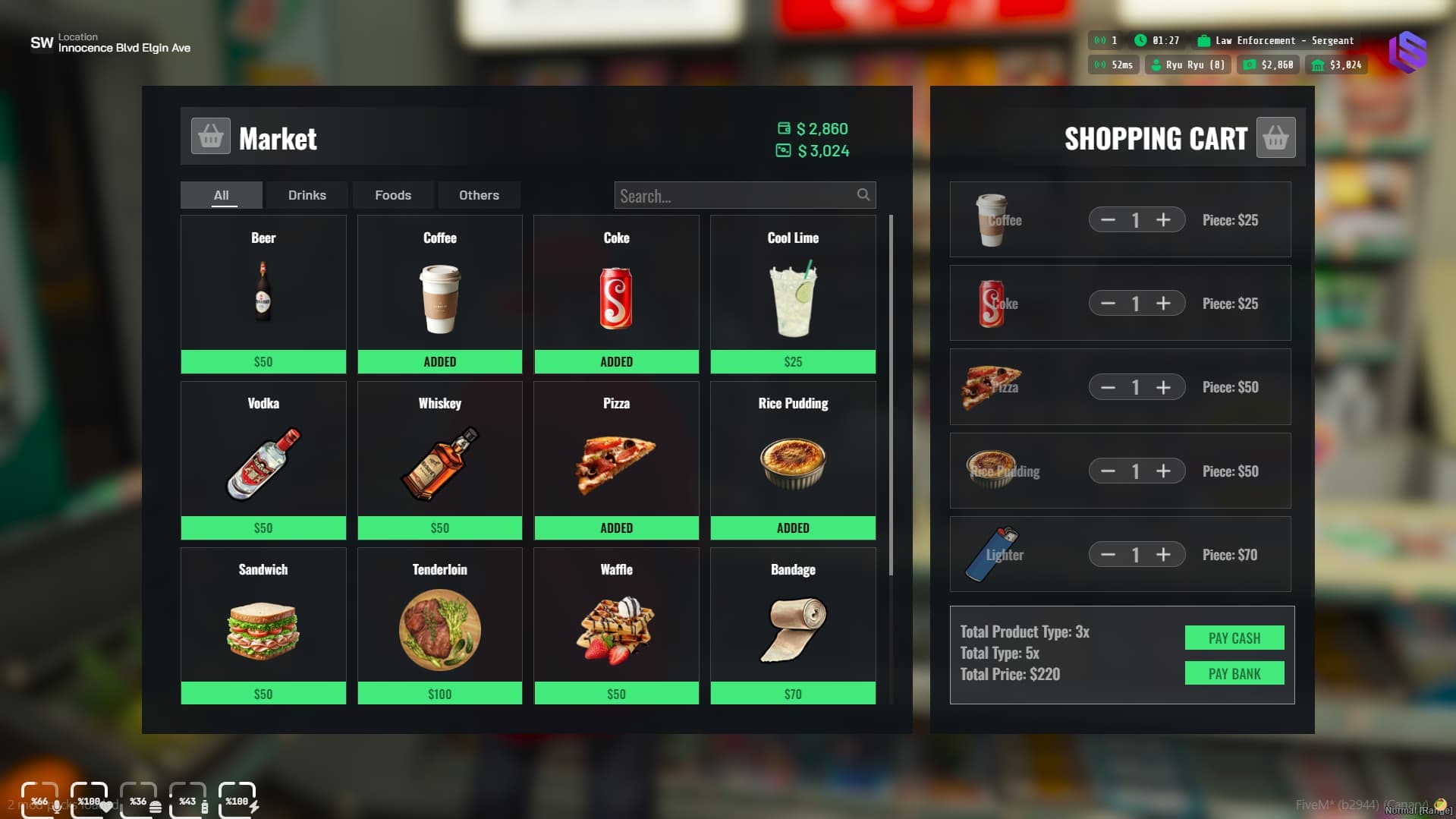Image resolution: width=1456 pixels, height=819 pixels.
Task: Decrease Coke quantity in cart
Action: tap(1108, 304)
